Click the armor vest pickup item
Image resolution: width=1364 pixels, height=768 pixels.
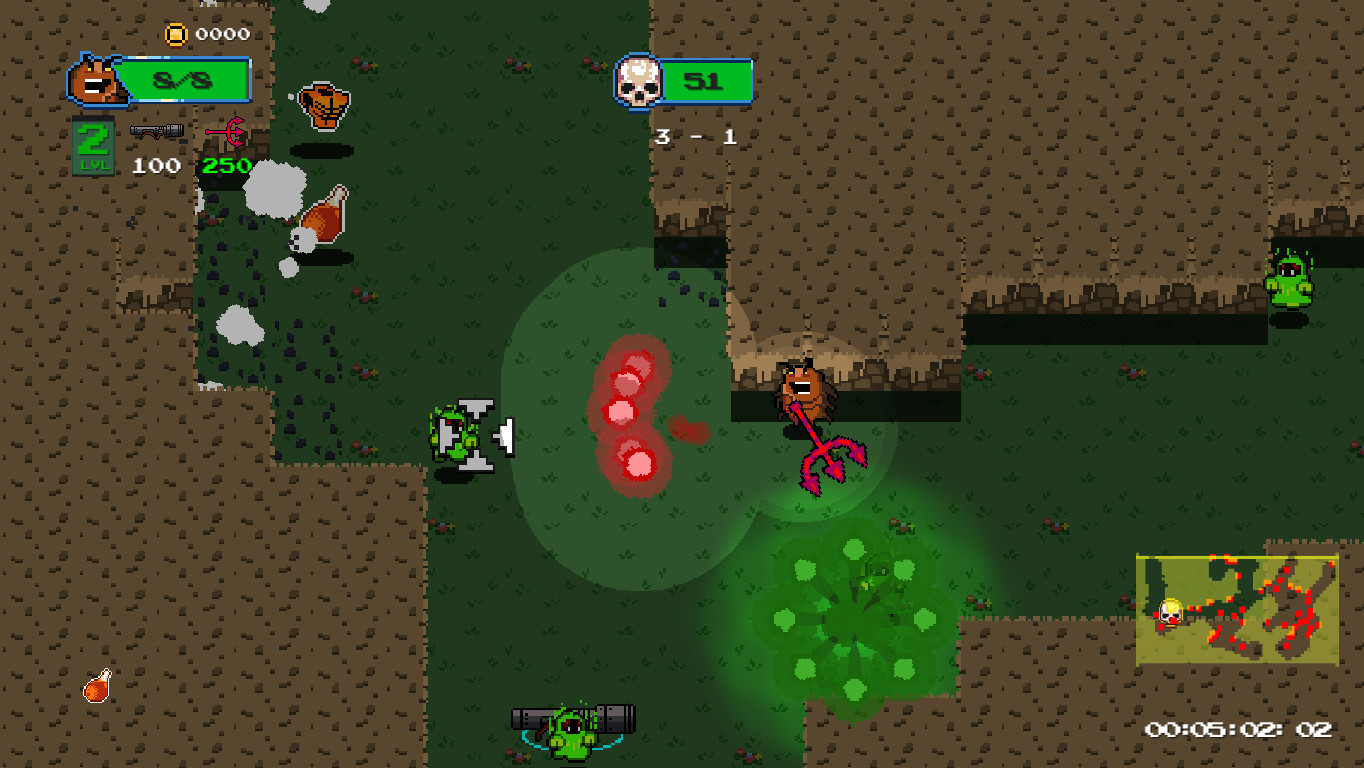coord(325,104)
